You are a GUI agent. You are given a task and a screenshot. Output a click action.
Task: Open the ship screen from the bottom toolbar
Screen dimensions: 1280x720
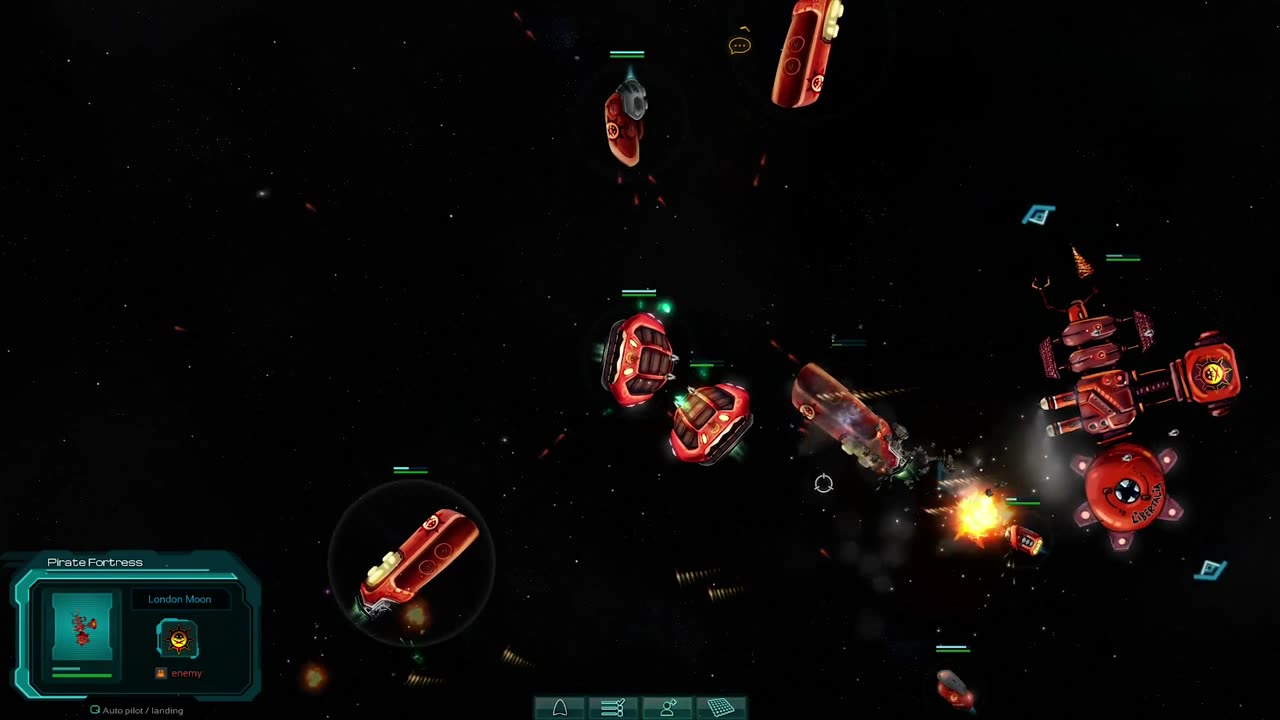[560, 708]
